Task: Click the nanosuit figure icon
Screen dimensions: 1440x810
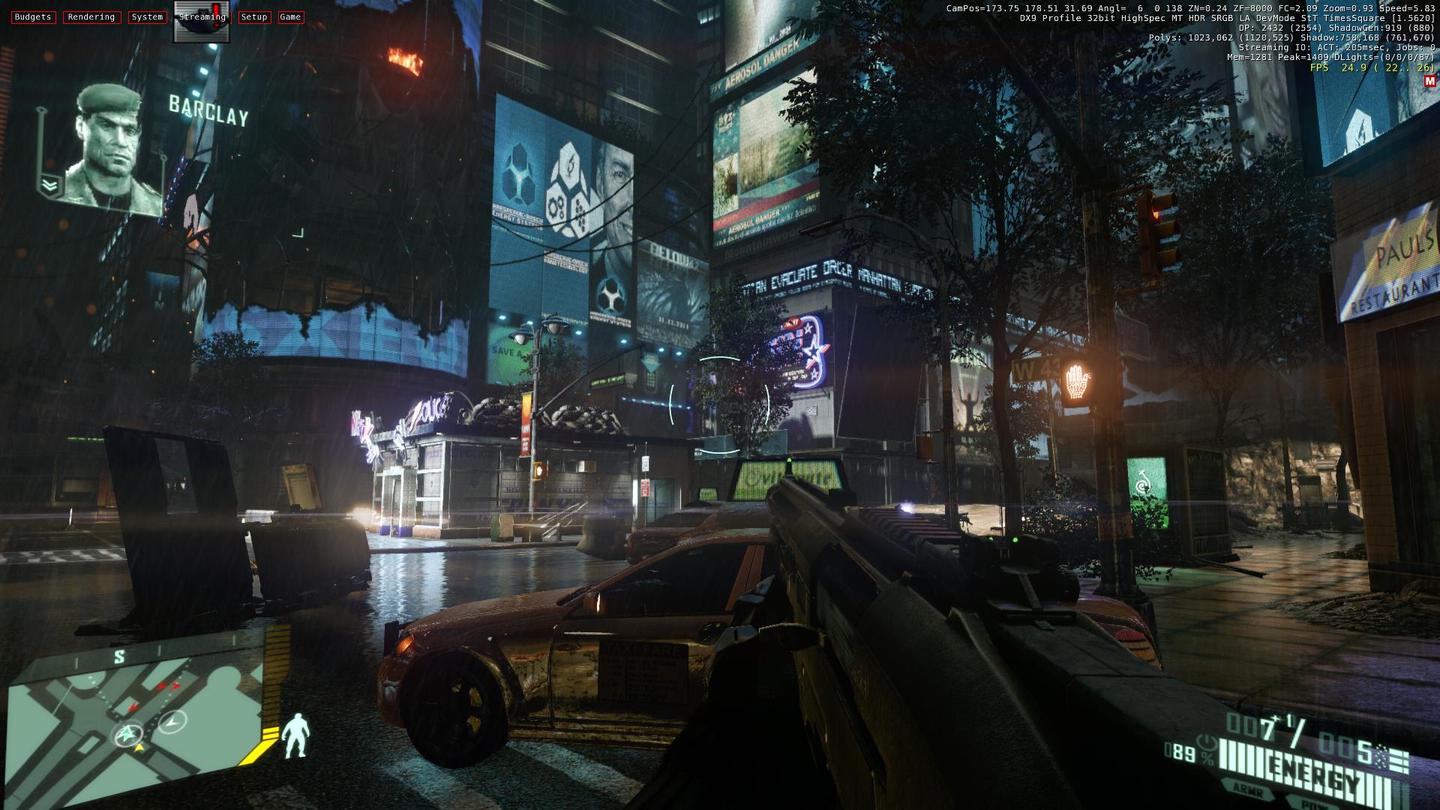Action: pos(295,735)
